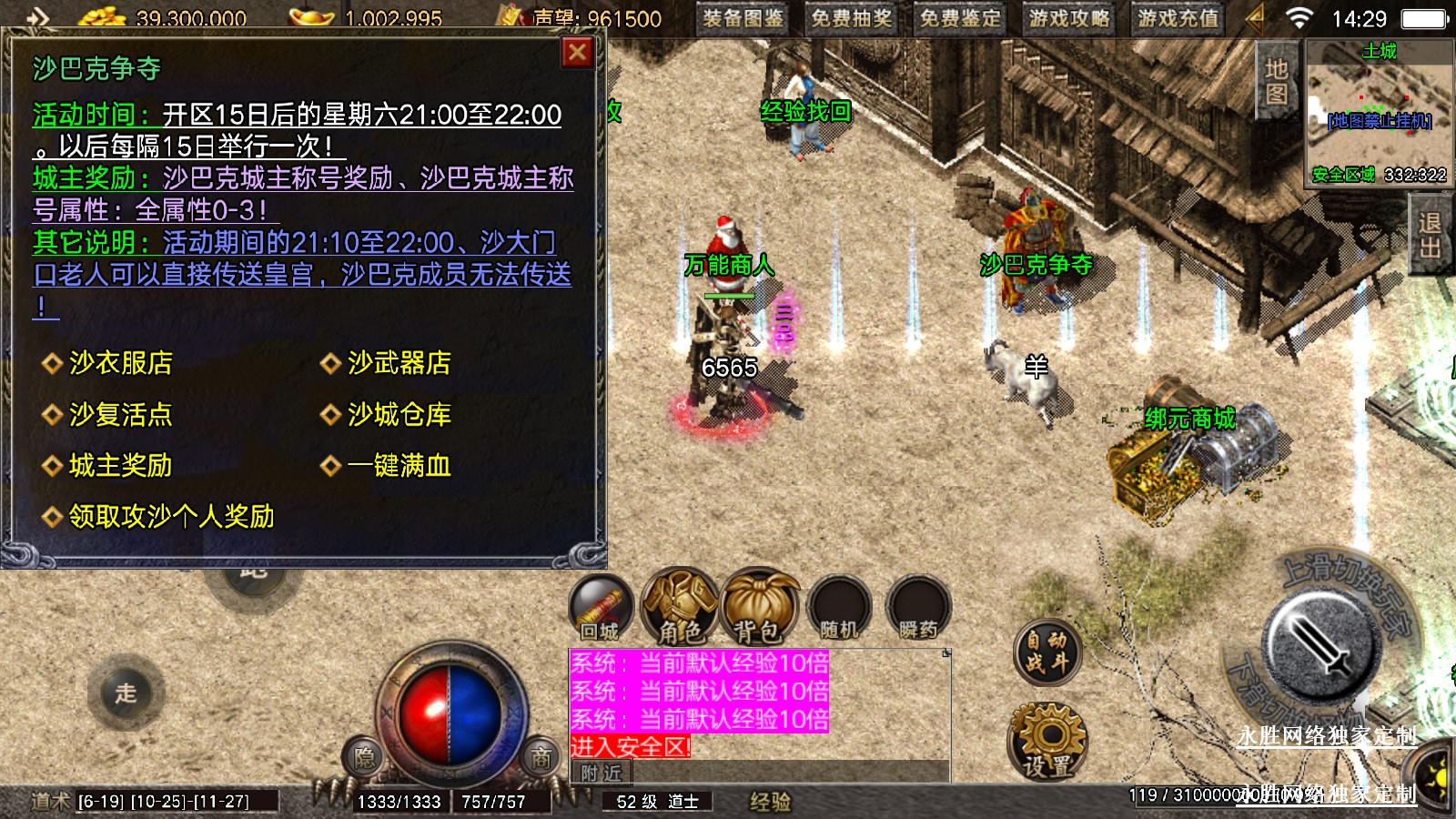1456x819 pixels.
Task: Select 领取攻沙个人奖励 option
Action: tap(171, 517)
